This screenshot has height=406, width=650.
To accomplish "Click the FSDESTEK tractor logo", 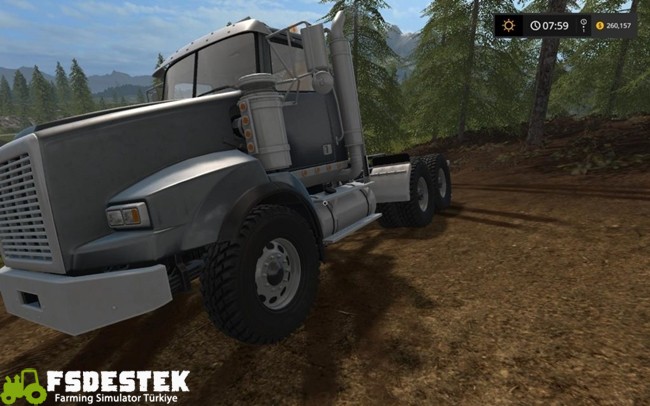I will [x=24, y=386].
